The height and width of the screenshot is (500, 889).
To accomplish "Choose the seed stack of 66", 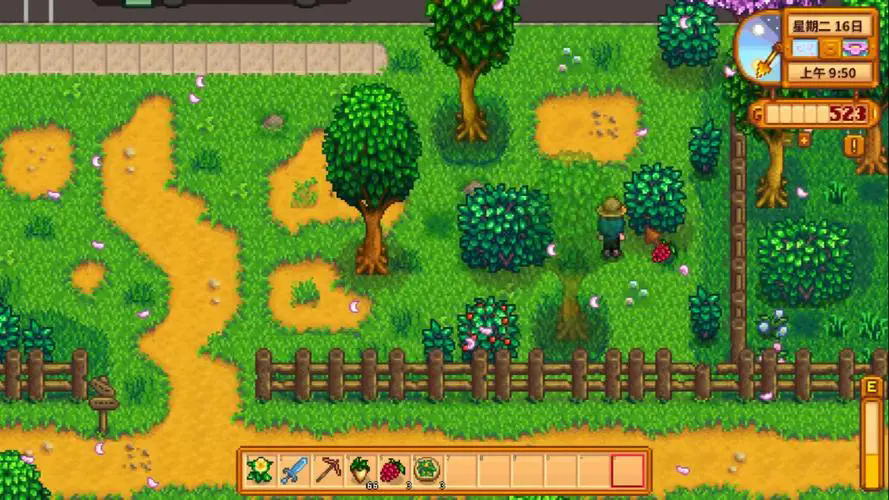I will pos(361,469).
